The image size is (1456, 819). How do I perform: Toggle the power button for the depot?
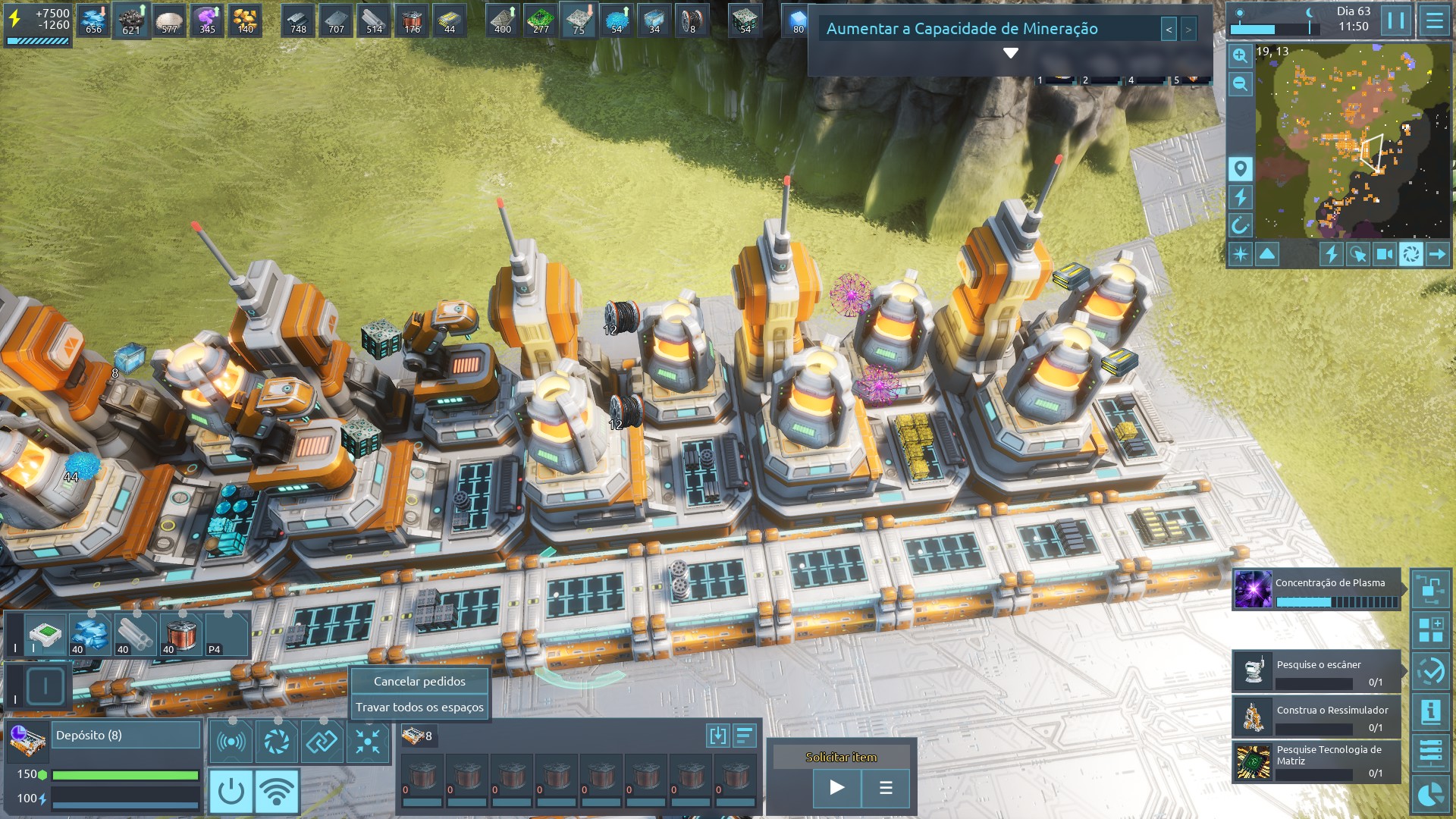(231, 791)
